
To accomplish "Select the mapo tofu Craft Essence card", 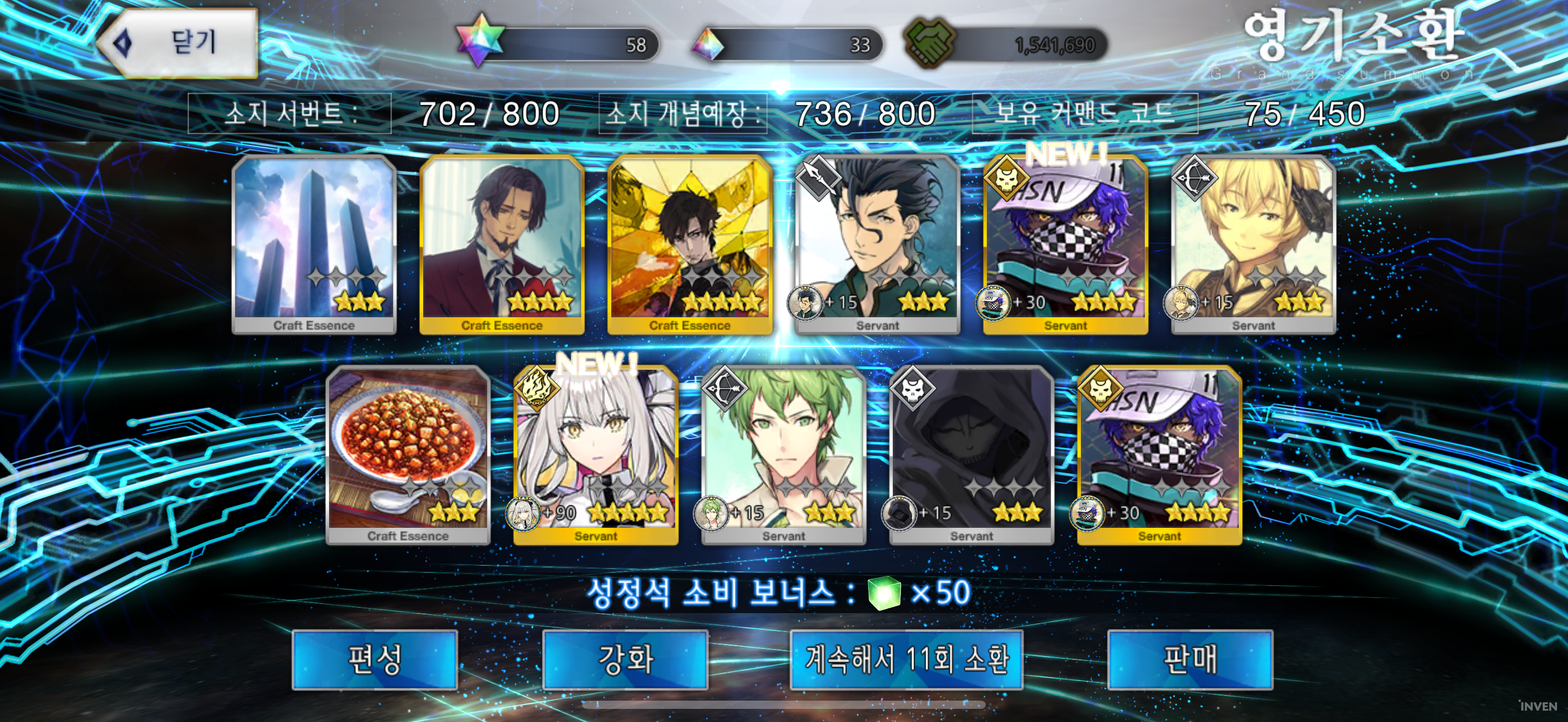I will [x=408, y=455].
